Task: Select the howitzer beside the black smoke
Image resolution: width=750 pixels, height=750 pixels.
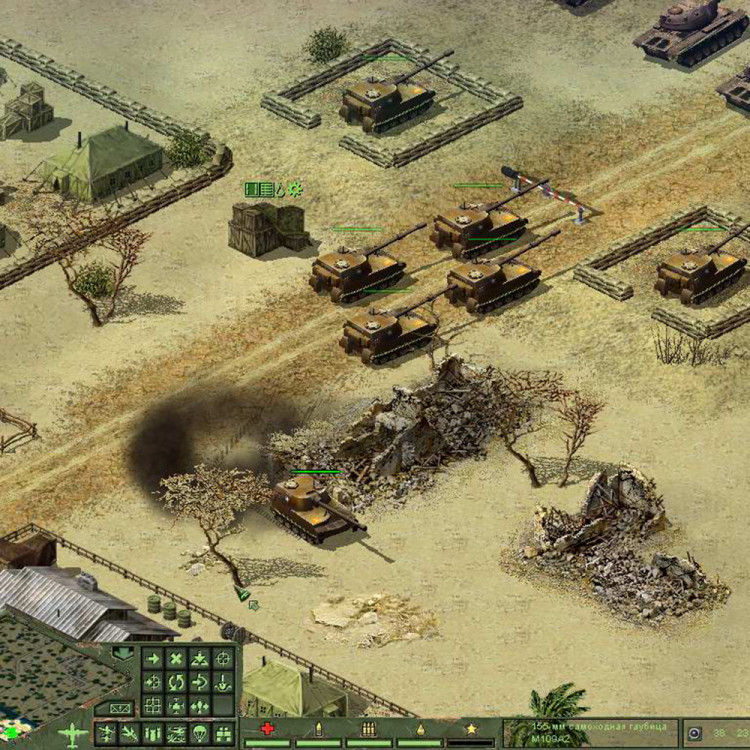Action: point(312,505)
